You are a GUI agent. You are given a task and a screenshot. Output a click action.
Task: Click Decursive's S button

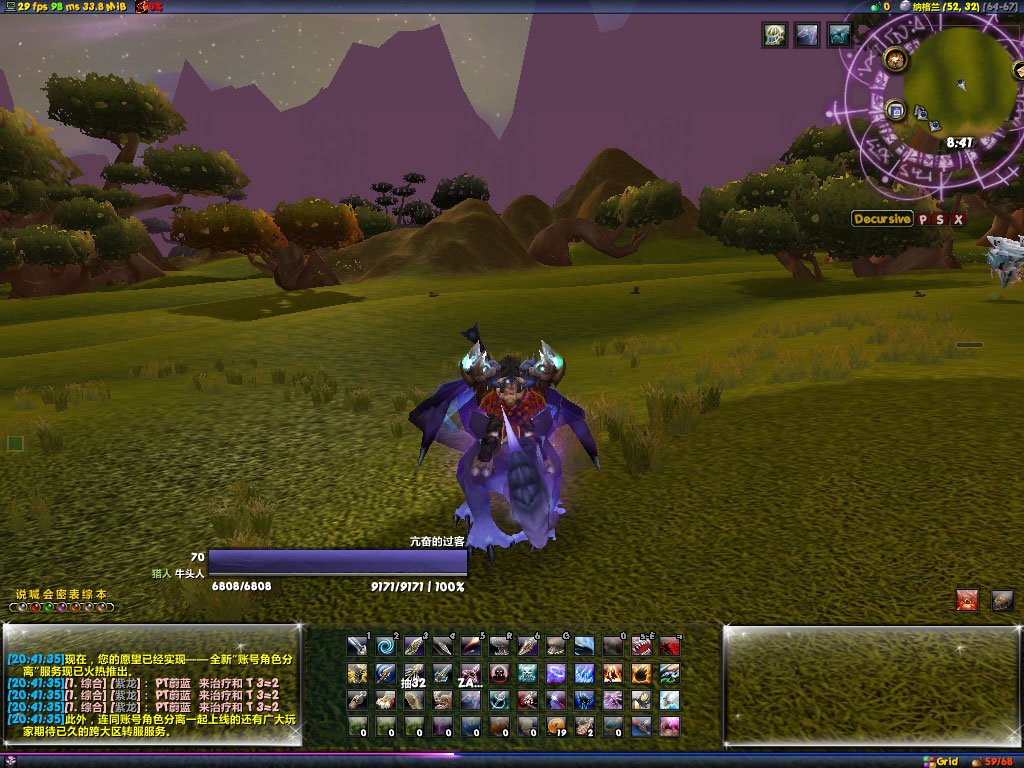[x=941, y=219]
